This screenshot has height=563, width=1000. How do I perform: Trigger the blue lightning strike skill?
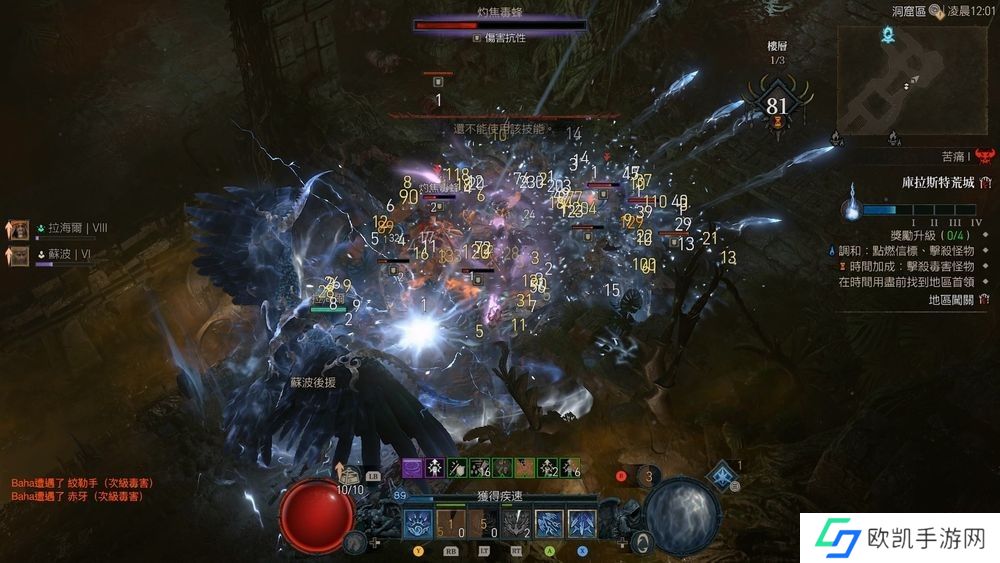[550, 524]
